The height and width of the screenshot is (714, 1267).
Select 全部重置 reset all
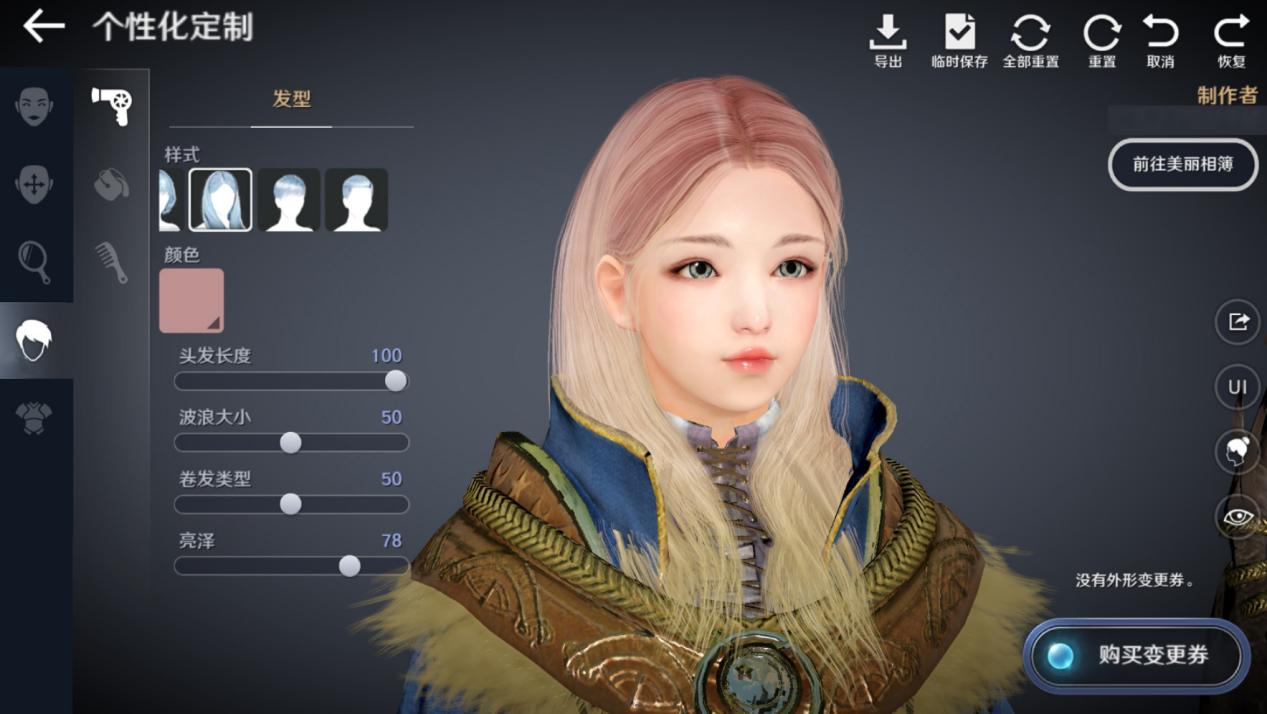click(x=1030, y=40)
